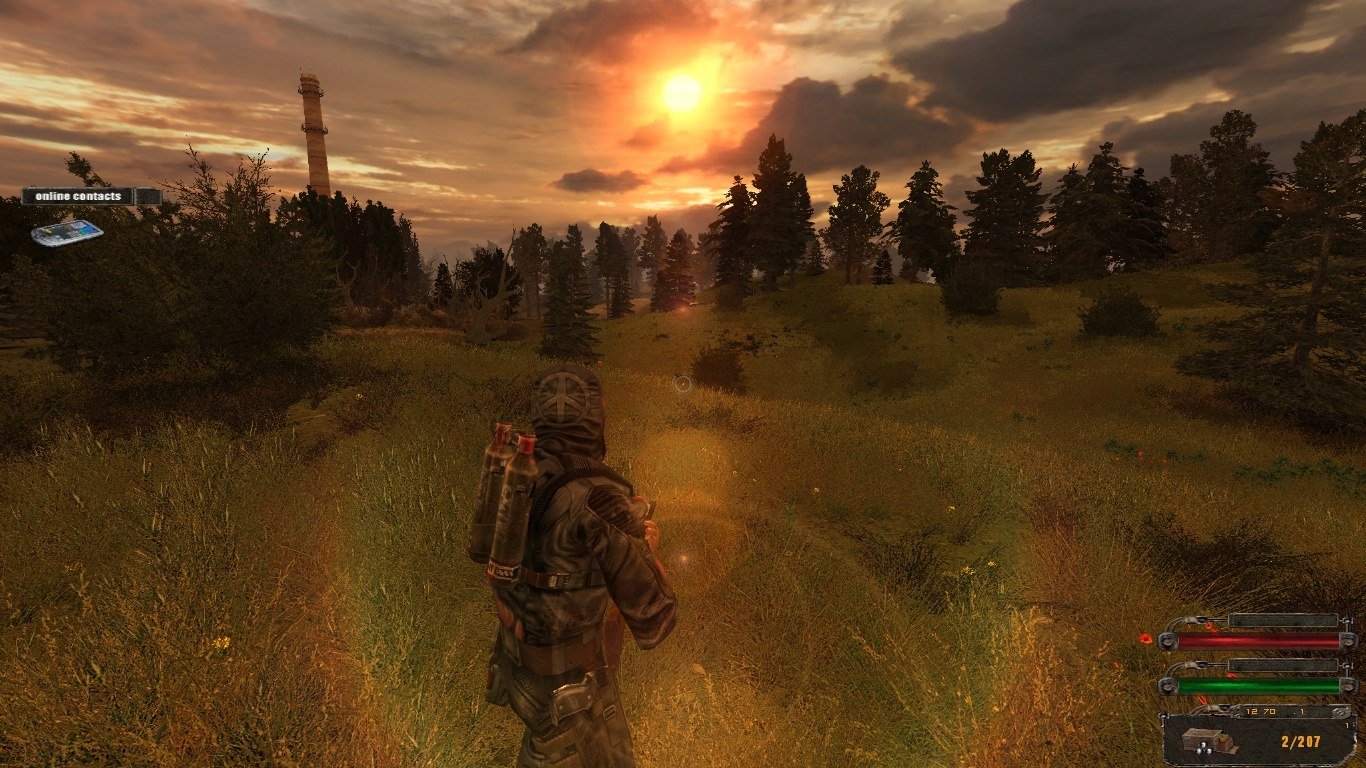Click the PDA device icon
This screenshot has width=1366, height=768.
(x=67, y=232)
